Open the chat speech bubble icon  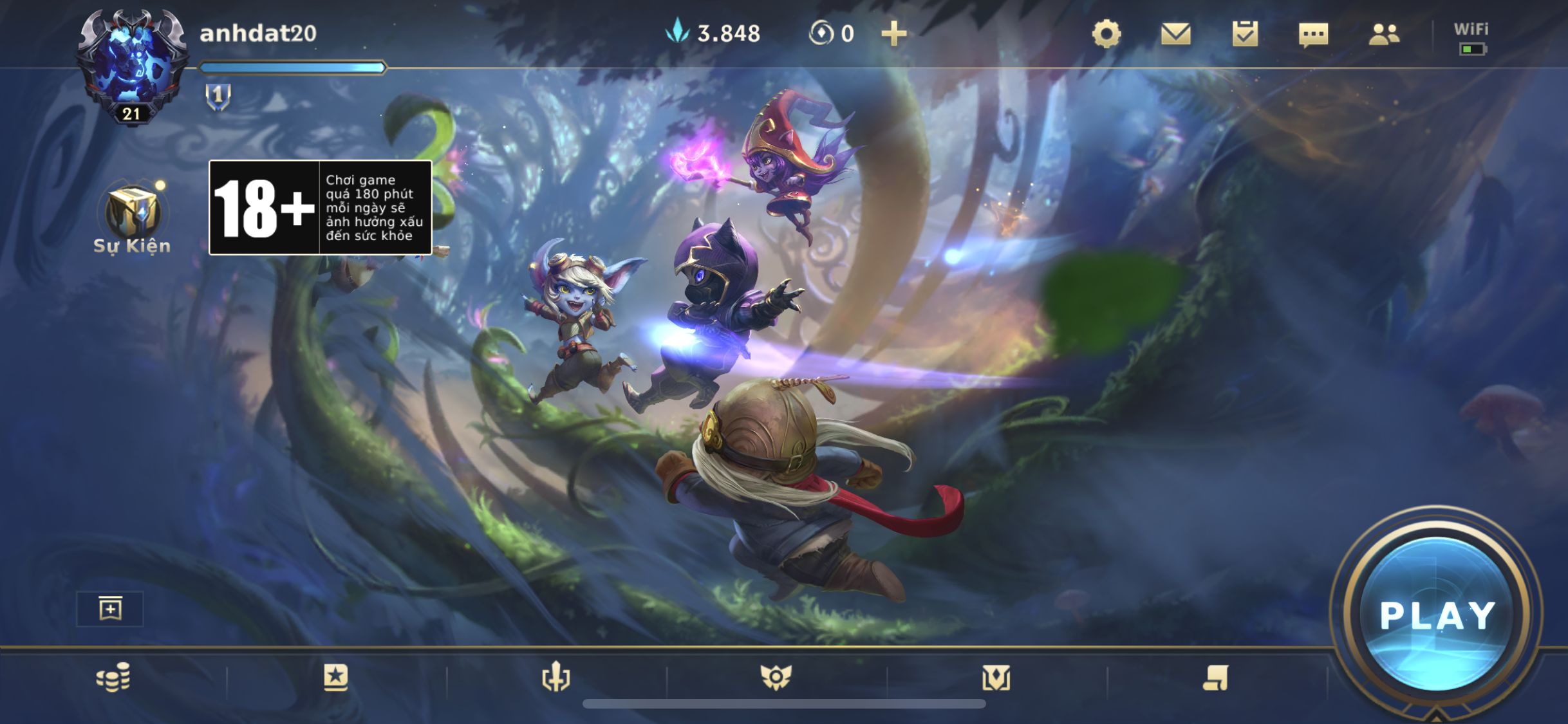click(x=1313, y=35)
